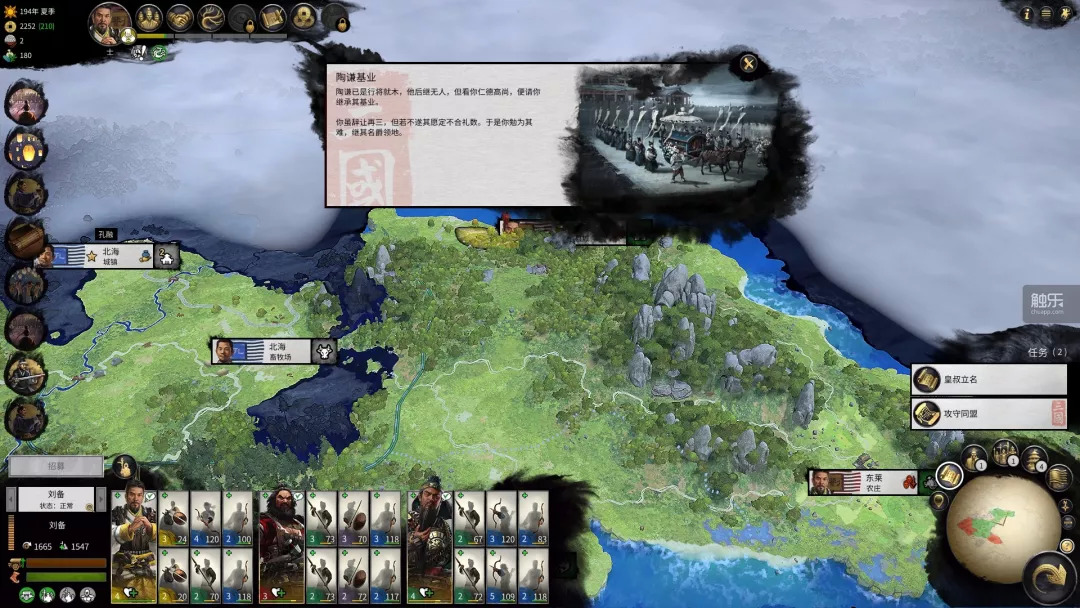1080x608 pixels.
Task: Open the info button in top-right corner
Action: [1026, 14]
